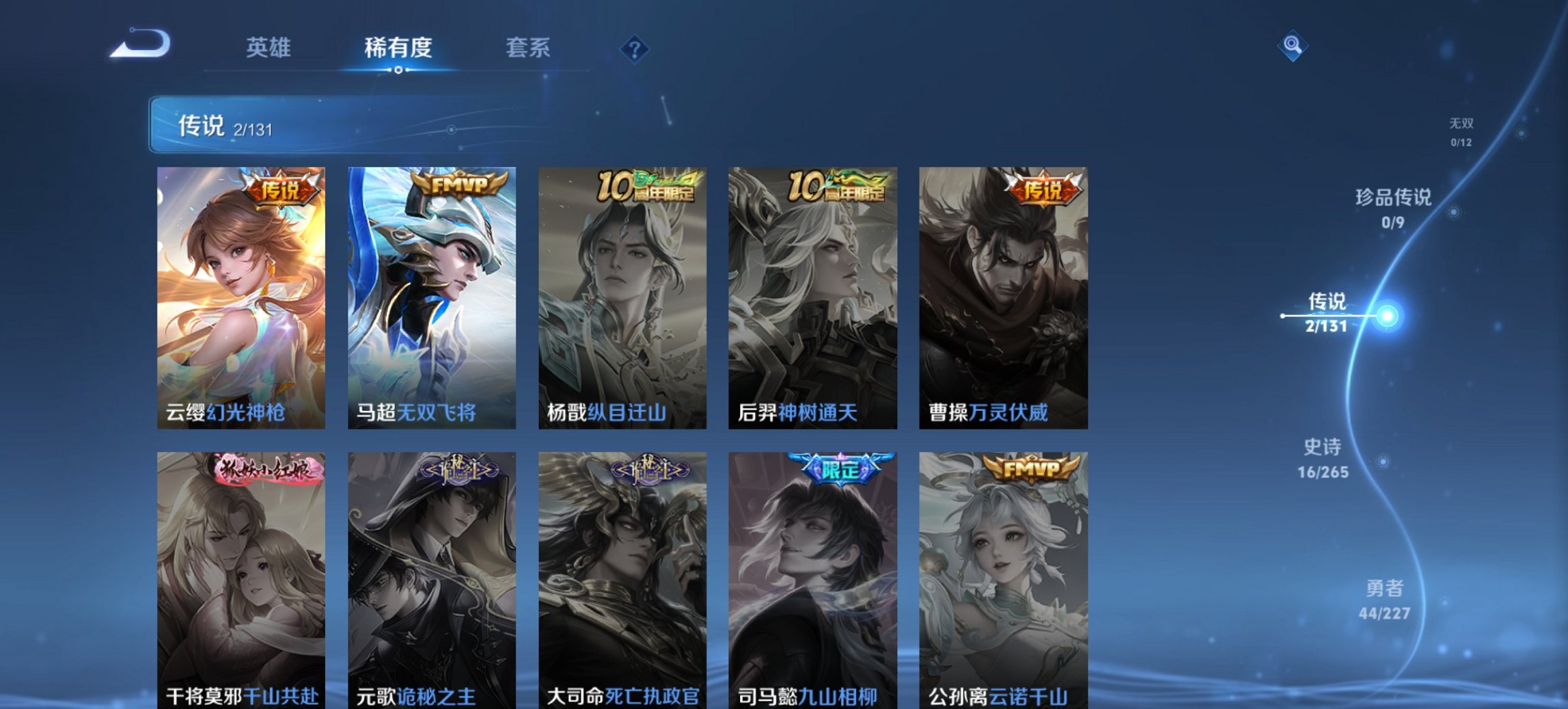Switch to the 套系 tab

pyautogui.click(x=528, y=47)
